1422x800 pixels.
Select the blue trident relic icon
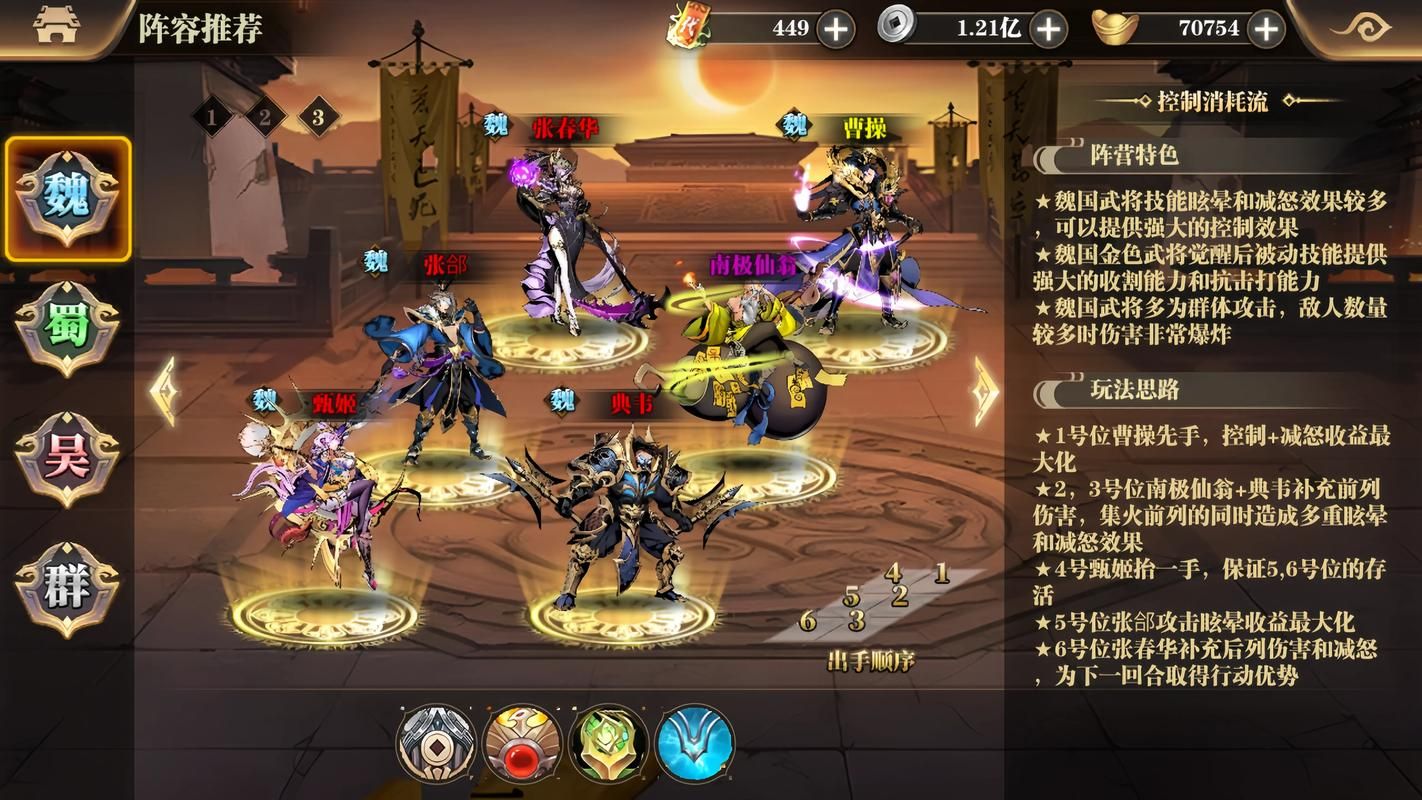point(695,744)
